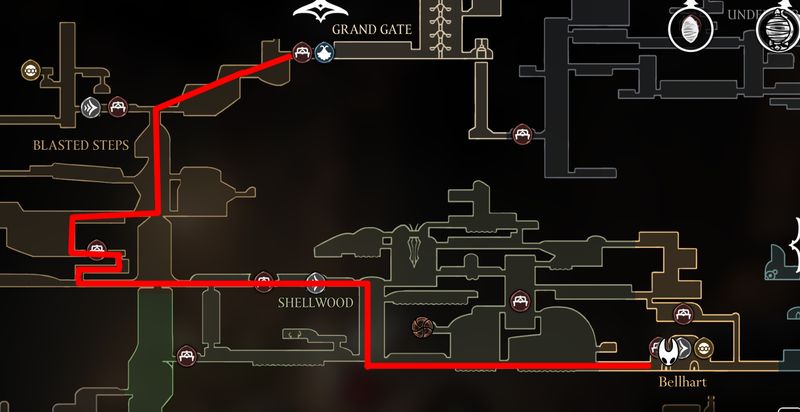The height and width of the screenshot is (412, 800).
Task: Select the bench marker beside Grand Gate
Action: (302, 53)
